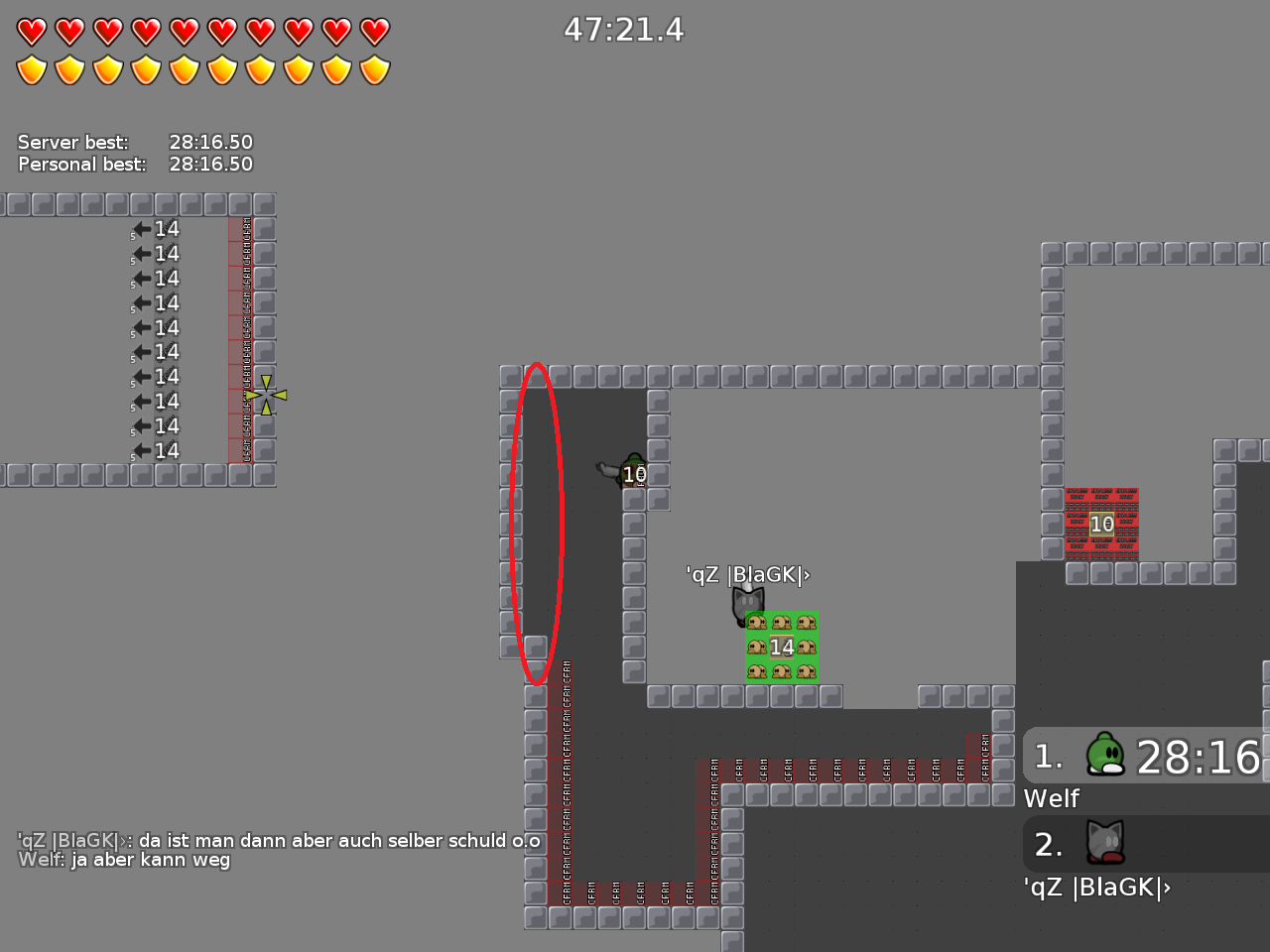
Task: Click the Personal best label
Action: (x=81, y=164)
